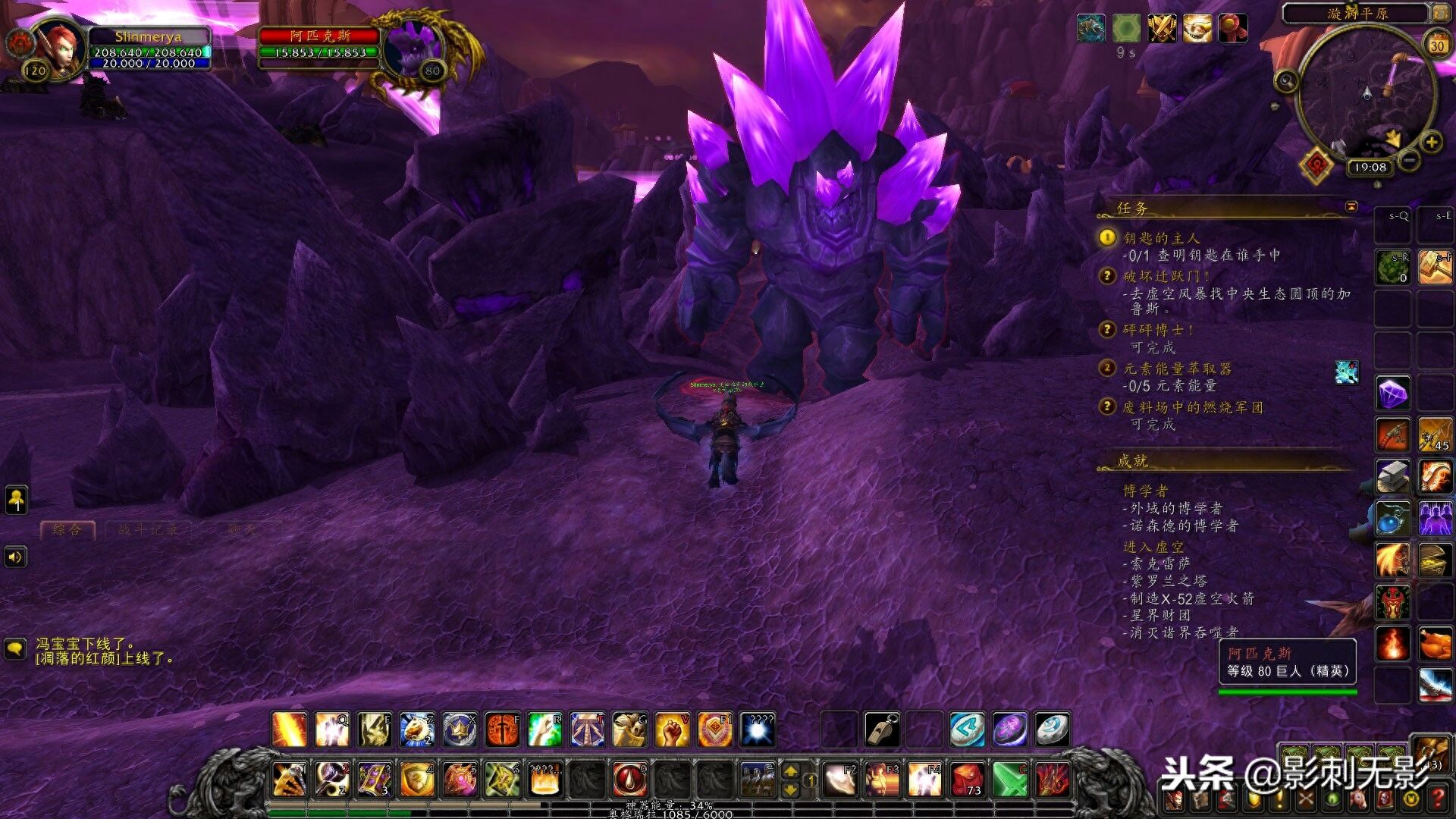Select the 元素能量萃取器 quest entry

1176,369
